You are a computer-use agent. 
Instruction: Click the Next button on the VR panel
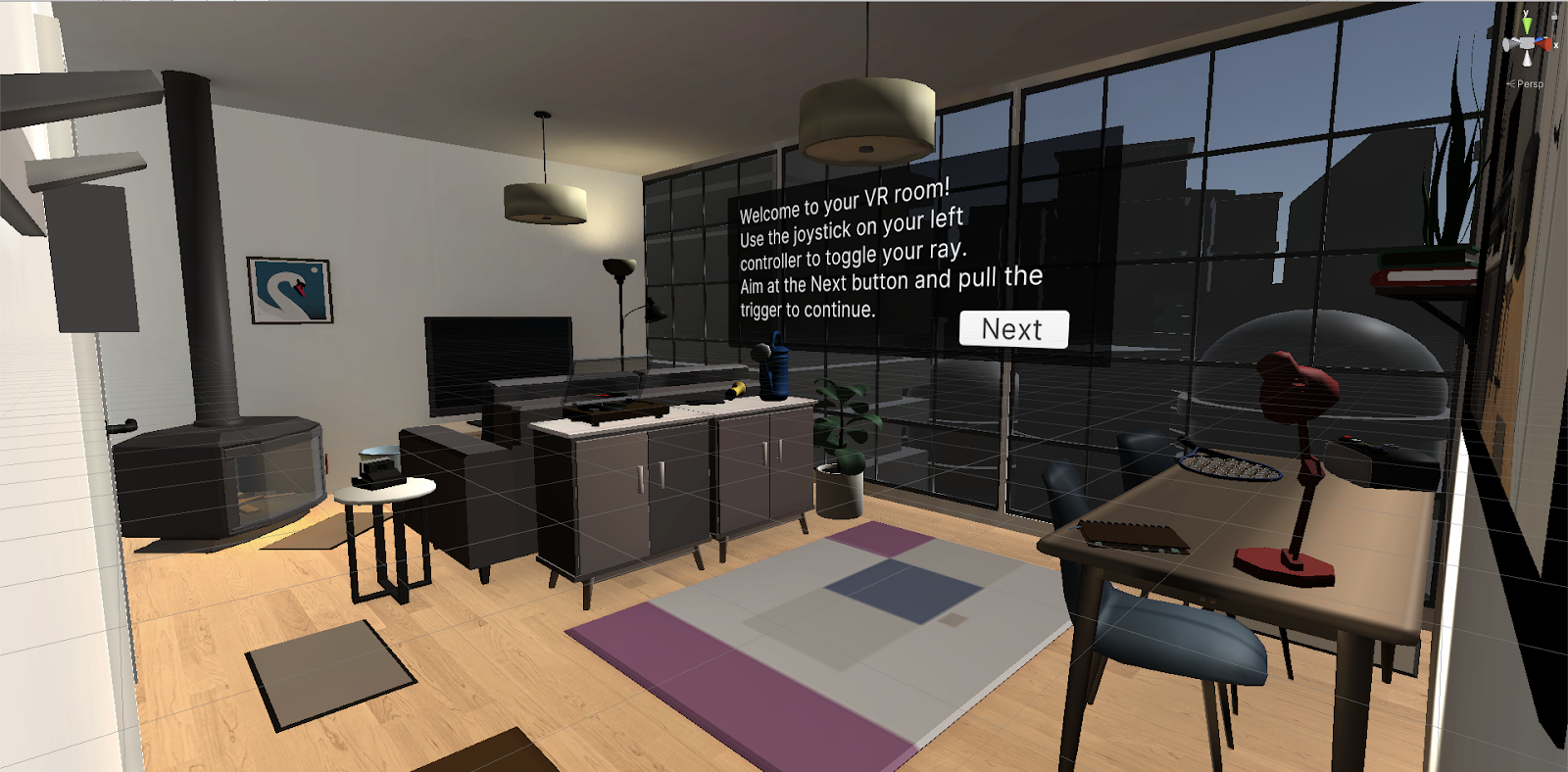(x=1012, y=329)
